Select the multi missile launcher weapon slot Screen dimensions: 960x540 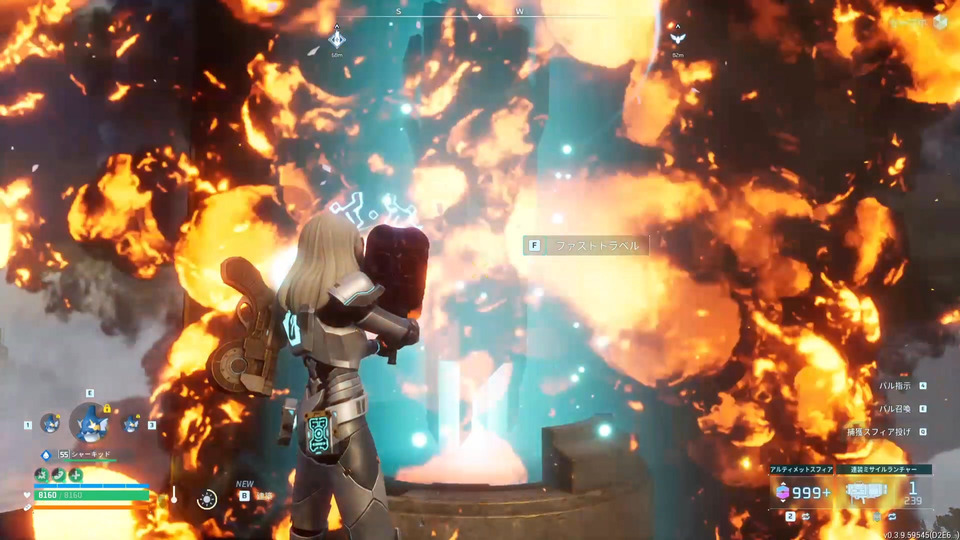[867, 490]
